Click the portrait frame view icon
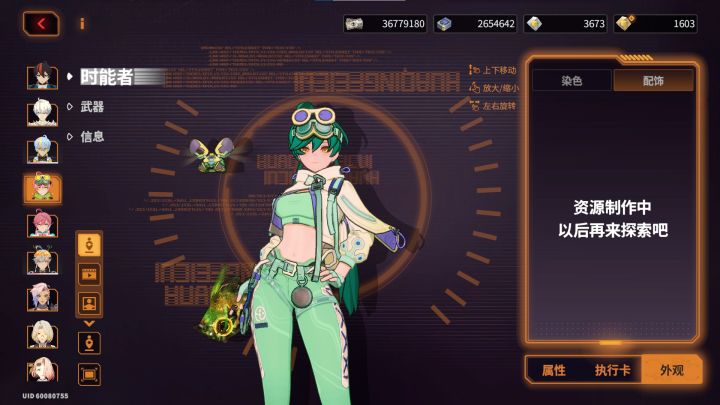 coord(89,302)
